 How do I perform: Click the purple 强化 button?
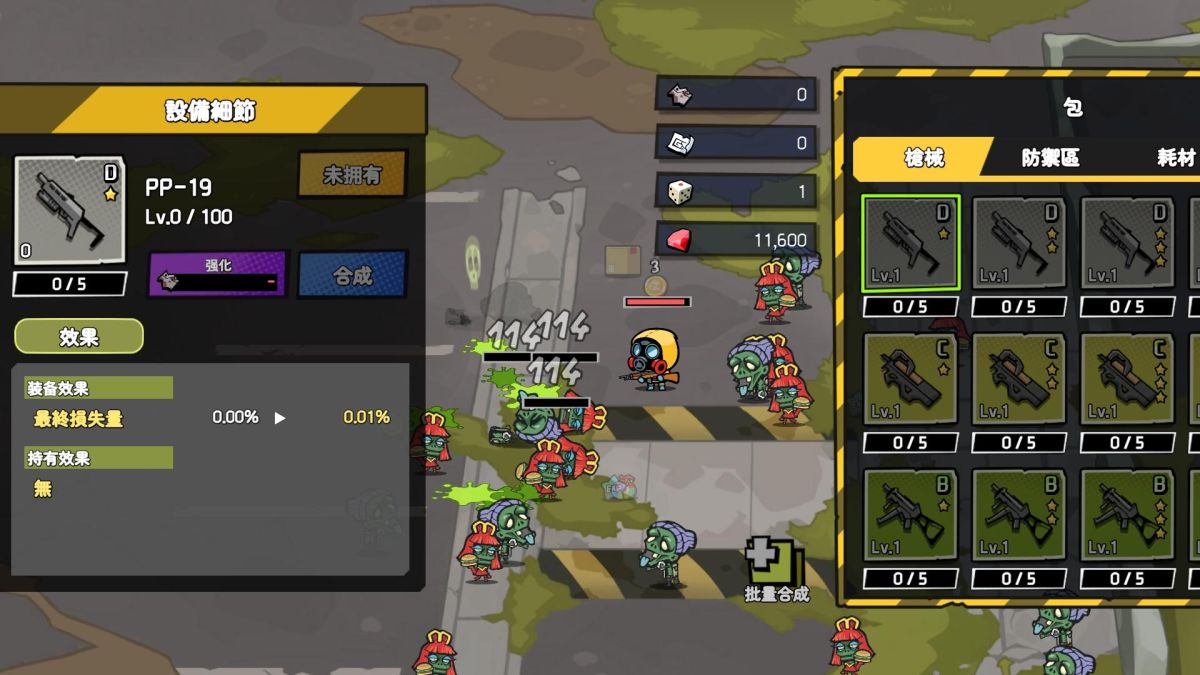[x=219, y=274]
